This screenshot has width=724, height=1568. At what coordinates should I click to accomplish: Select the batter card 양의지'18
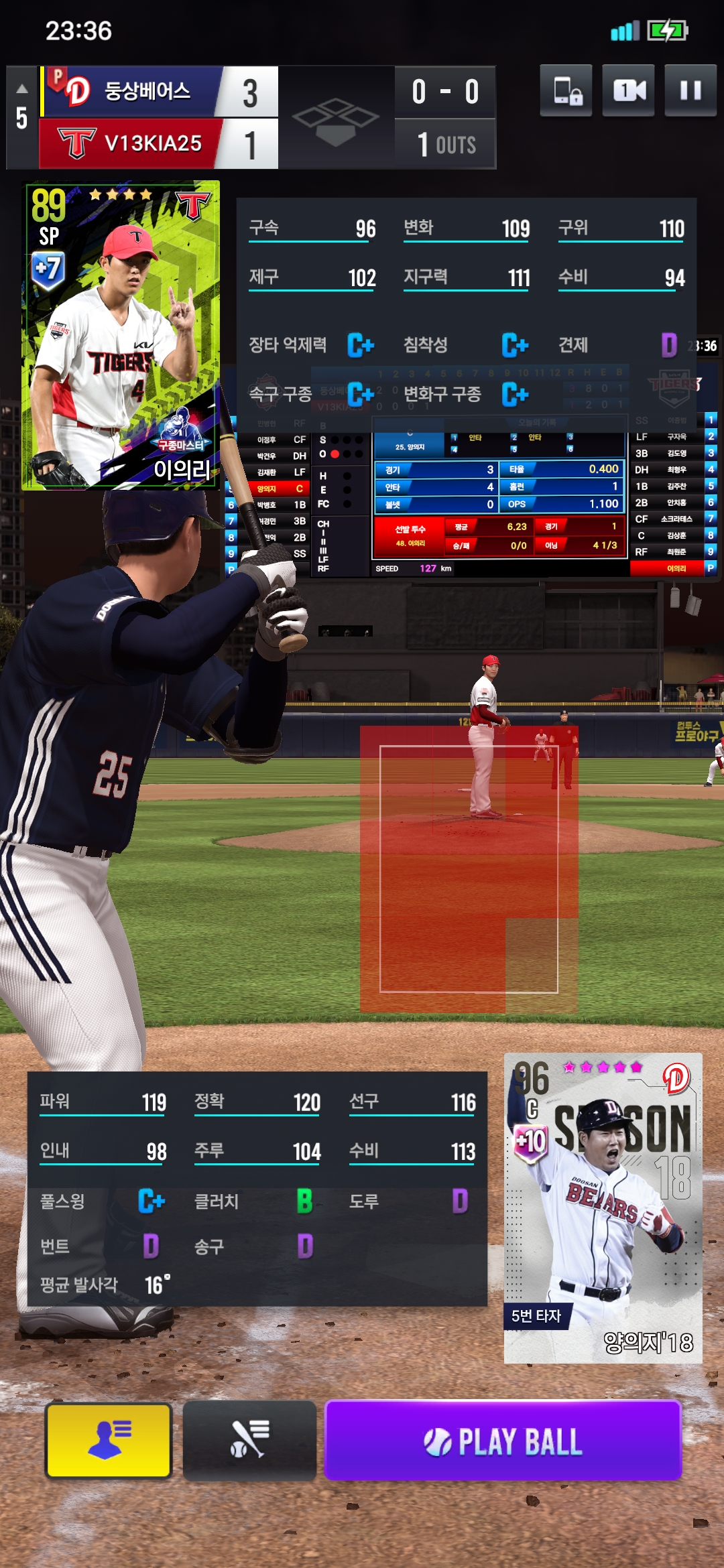[603, 1207]
